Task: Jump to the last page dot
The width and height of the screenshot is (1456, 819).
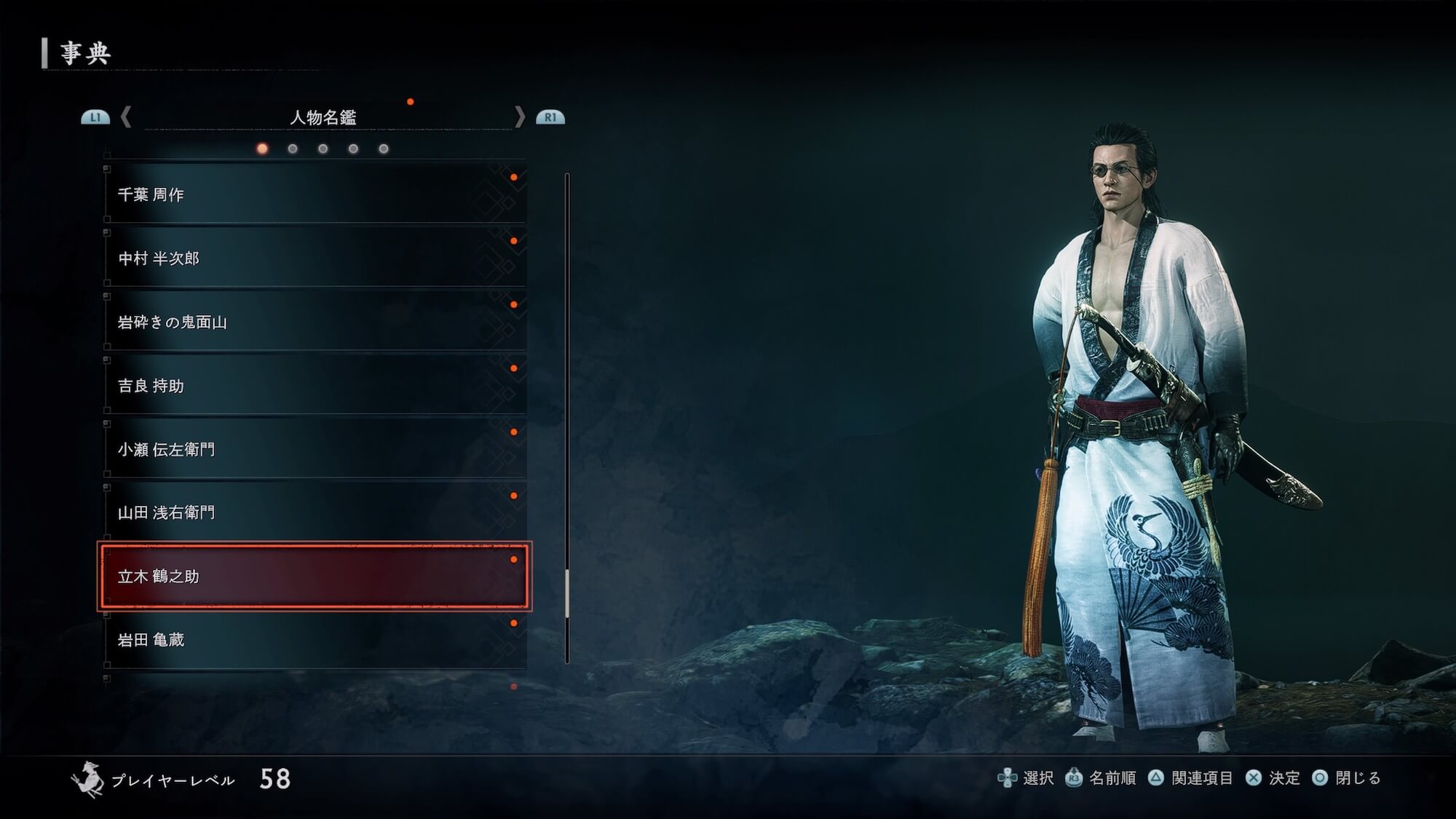Action: [x=384, y=149]
